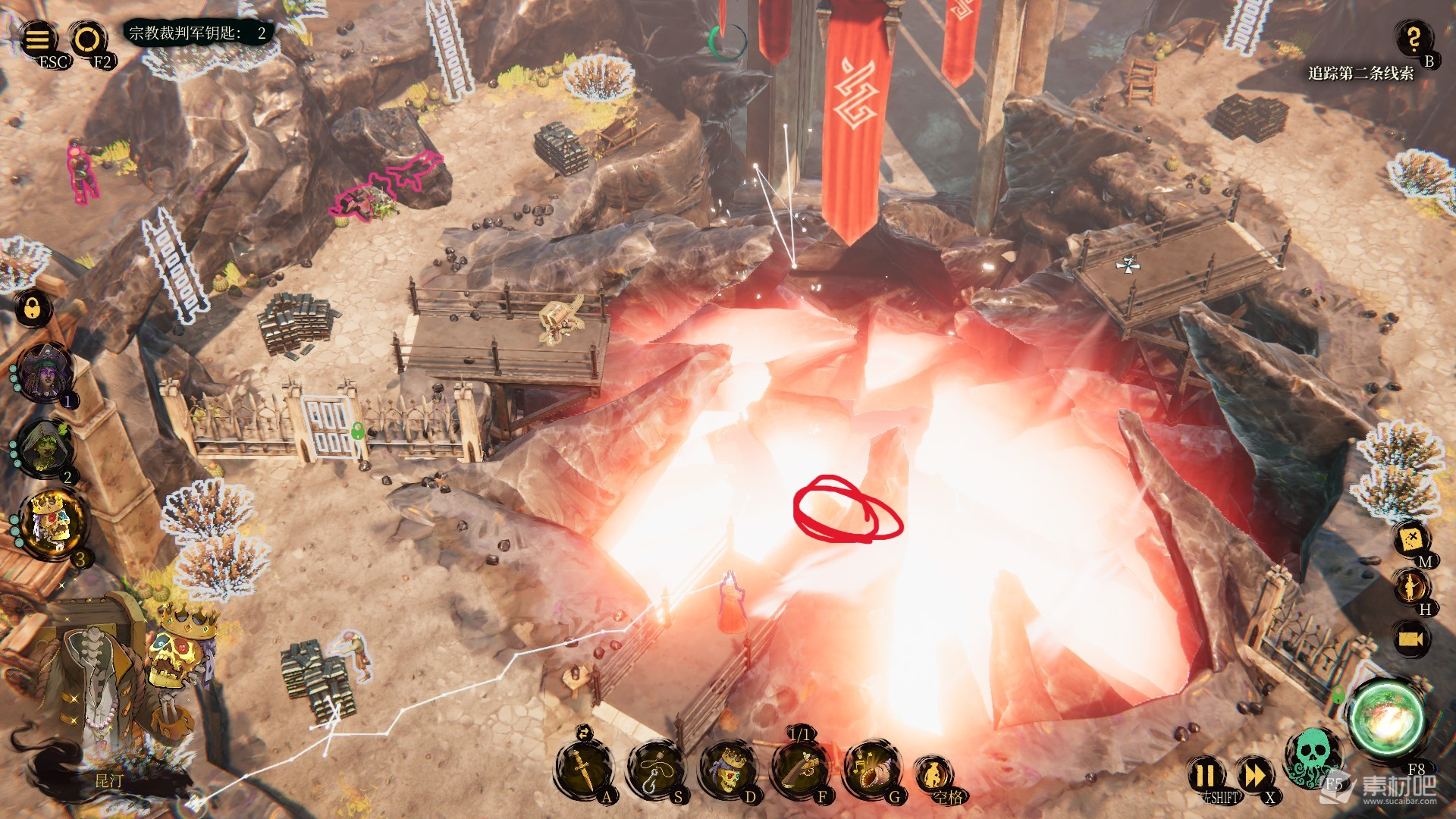
Task: Open the main menu hamburger button
Action: click(38, 38)
